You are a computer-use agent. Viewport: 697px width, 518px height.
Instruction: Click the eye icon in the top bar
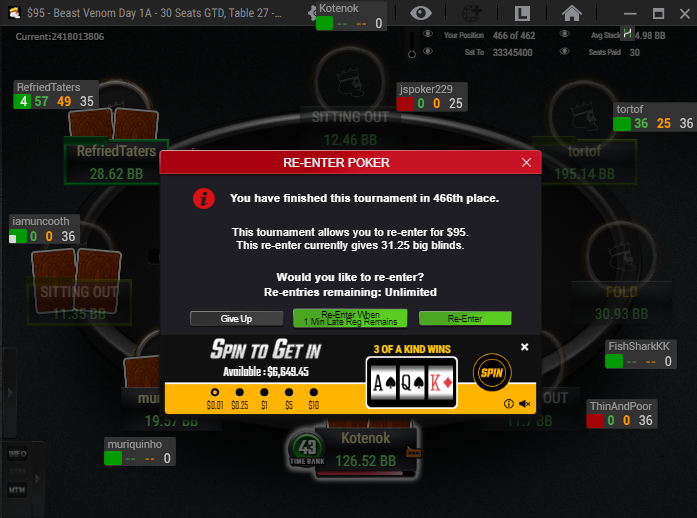tap(423, 13)
